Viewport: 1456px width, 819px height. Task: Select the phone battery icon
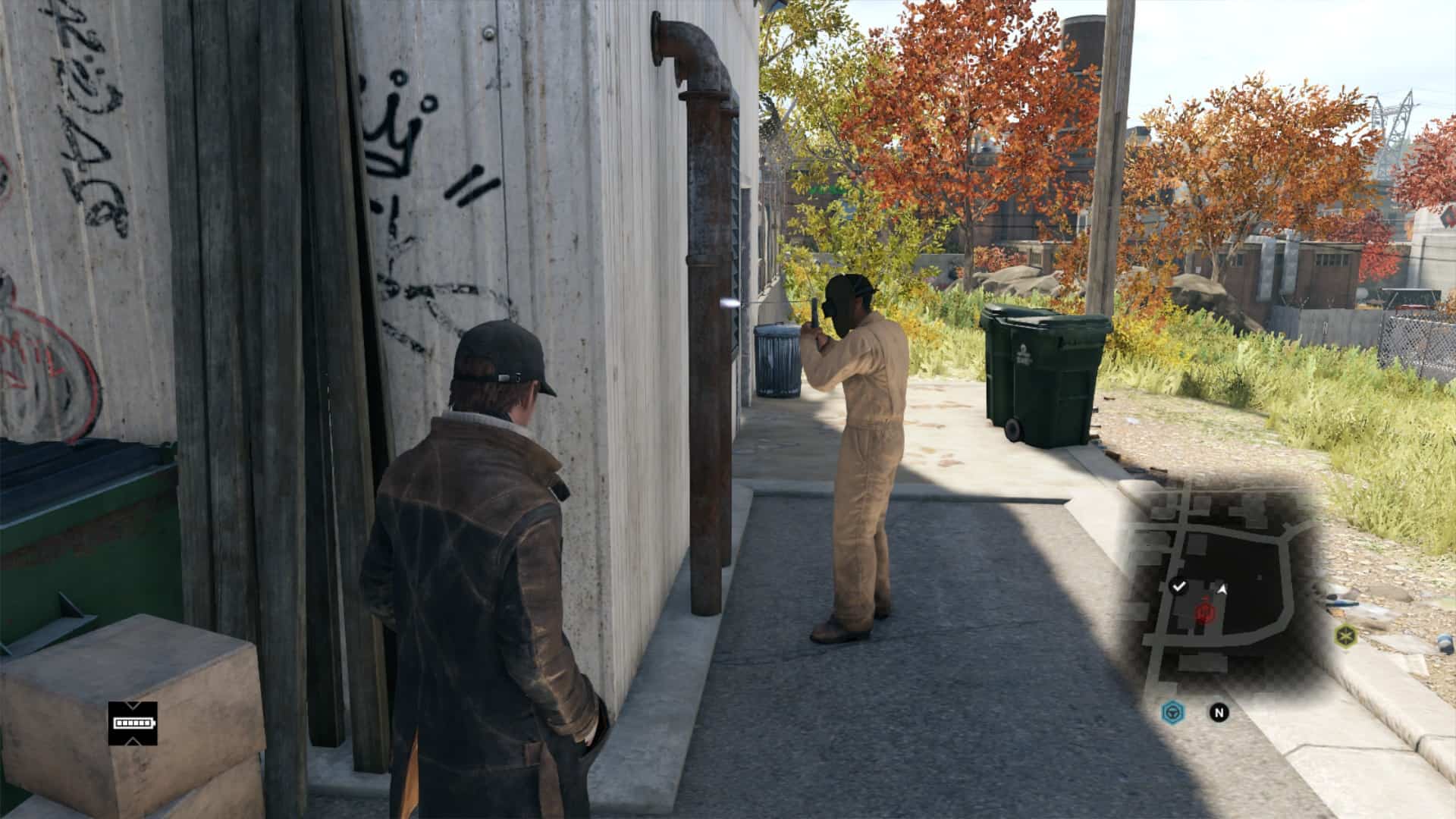[133, 723]
